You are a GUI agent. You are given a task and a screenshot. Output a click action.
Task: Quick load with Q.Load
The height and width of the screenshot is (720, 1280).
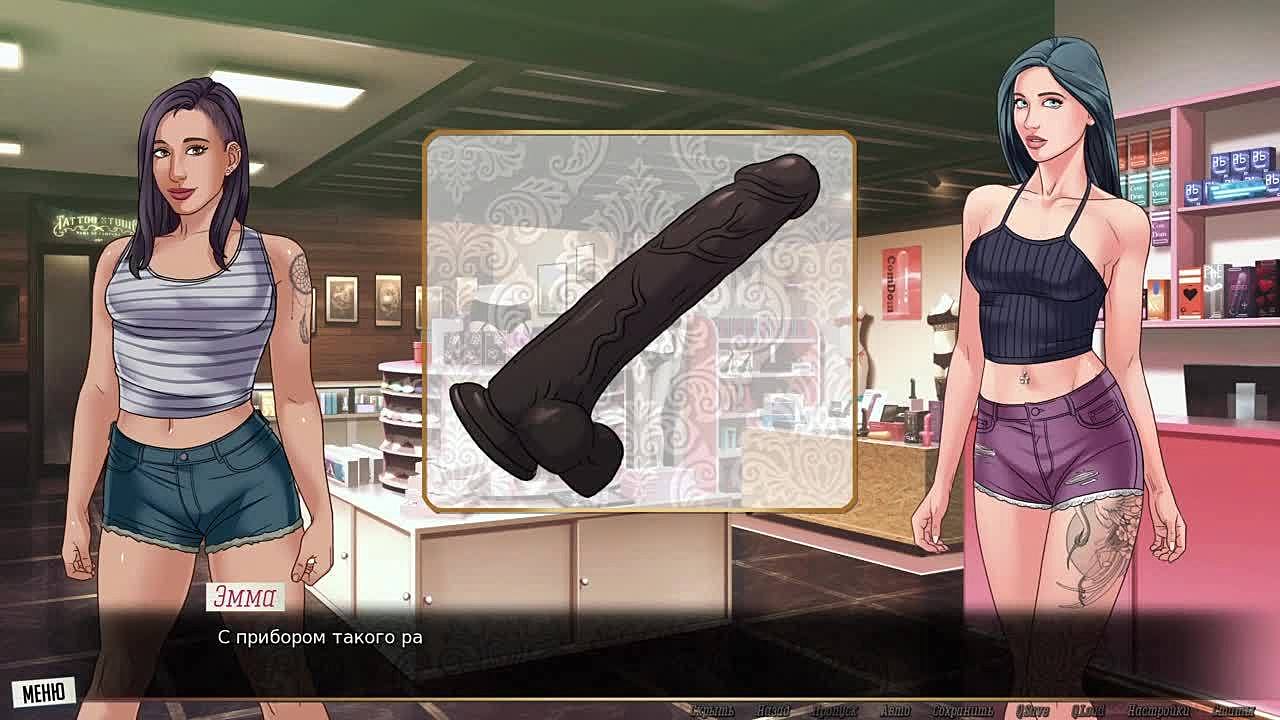point(1088,711)
